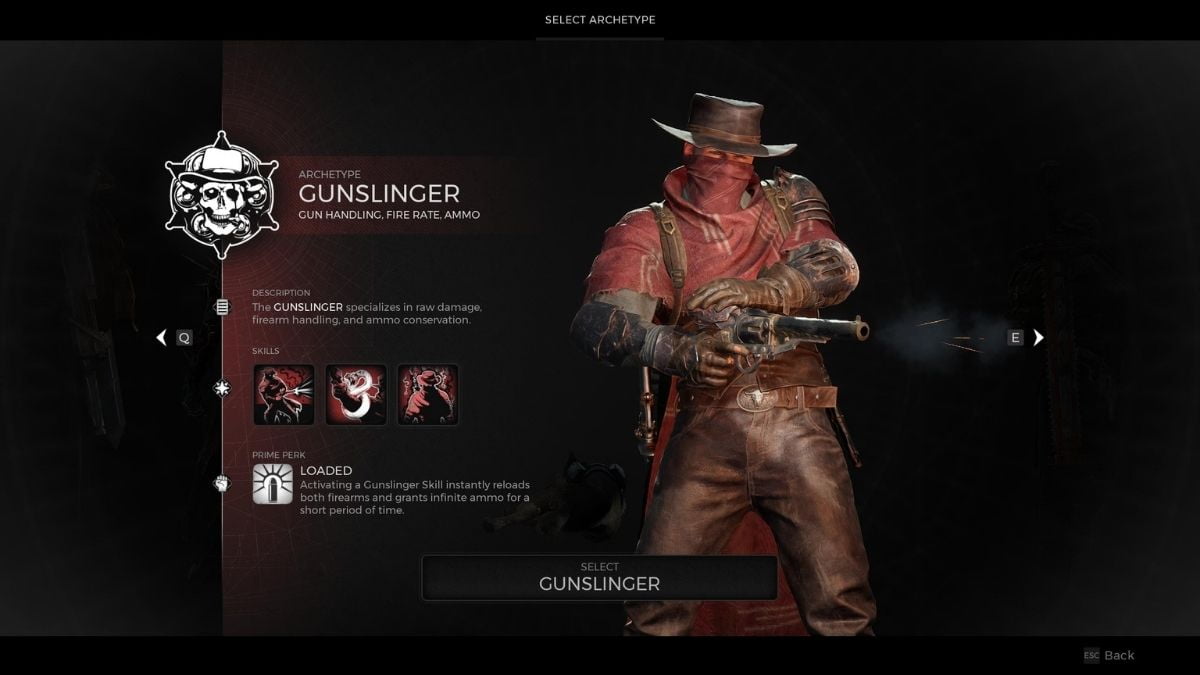Show the previous archetype with left arrow
Image resolution: width=1200 pixels, height=675 pixels.
point(161,338)
